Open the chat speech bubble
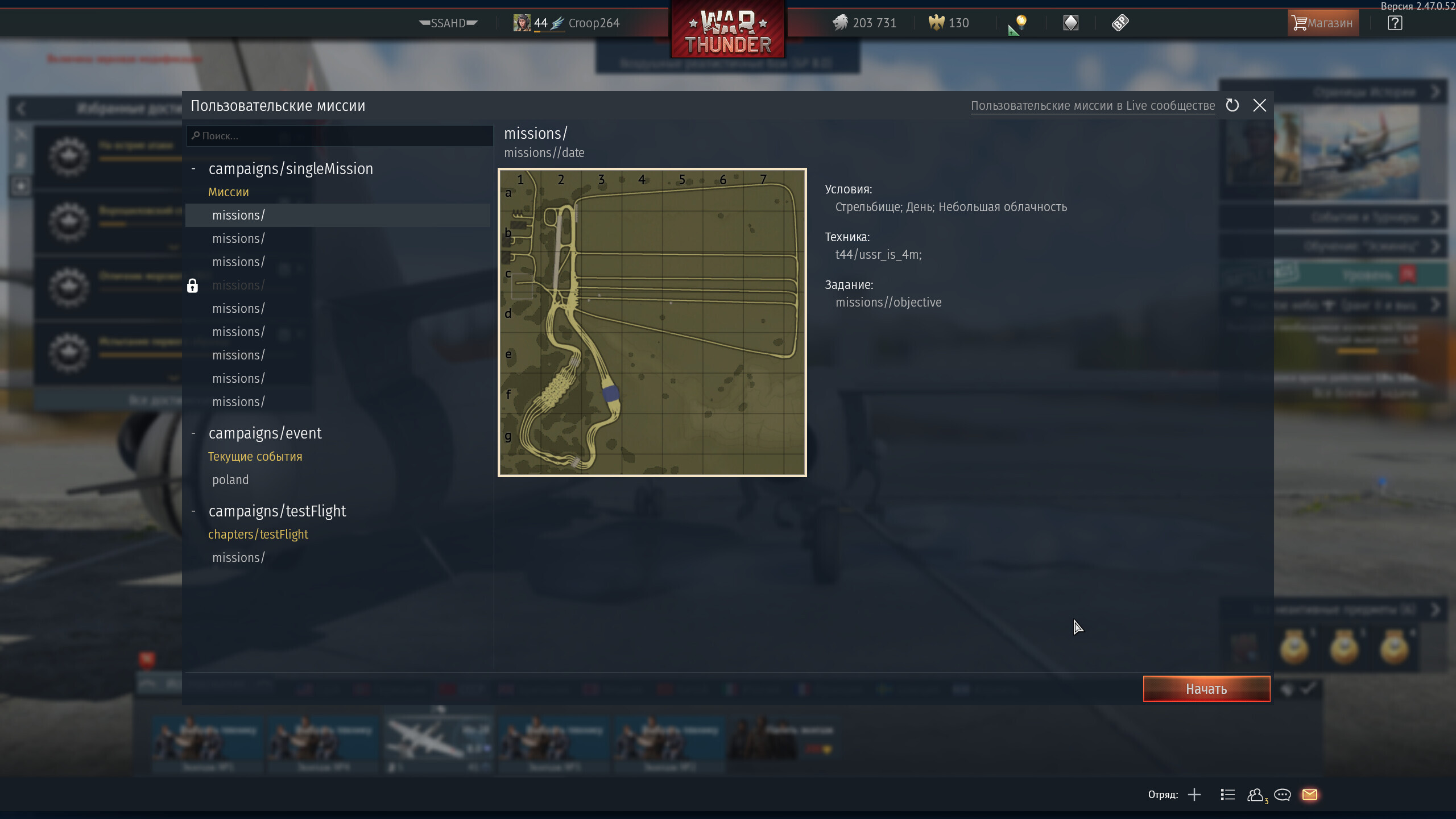 [x=1282, y=795]
